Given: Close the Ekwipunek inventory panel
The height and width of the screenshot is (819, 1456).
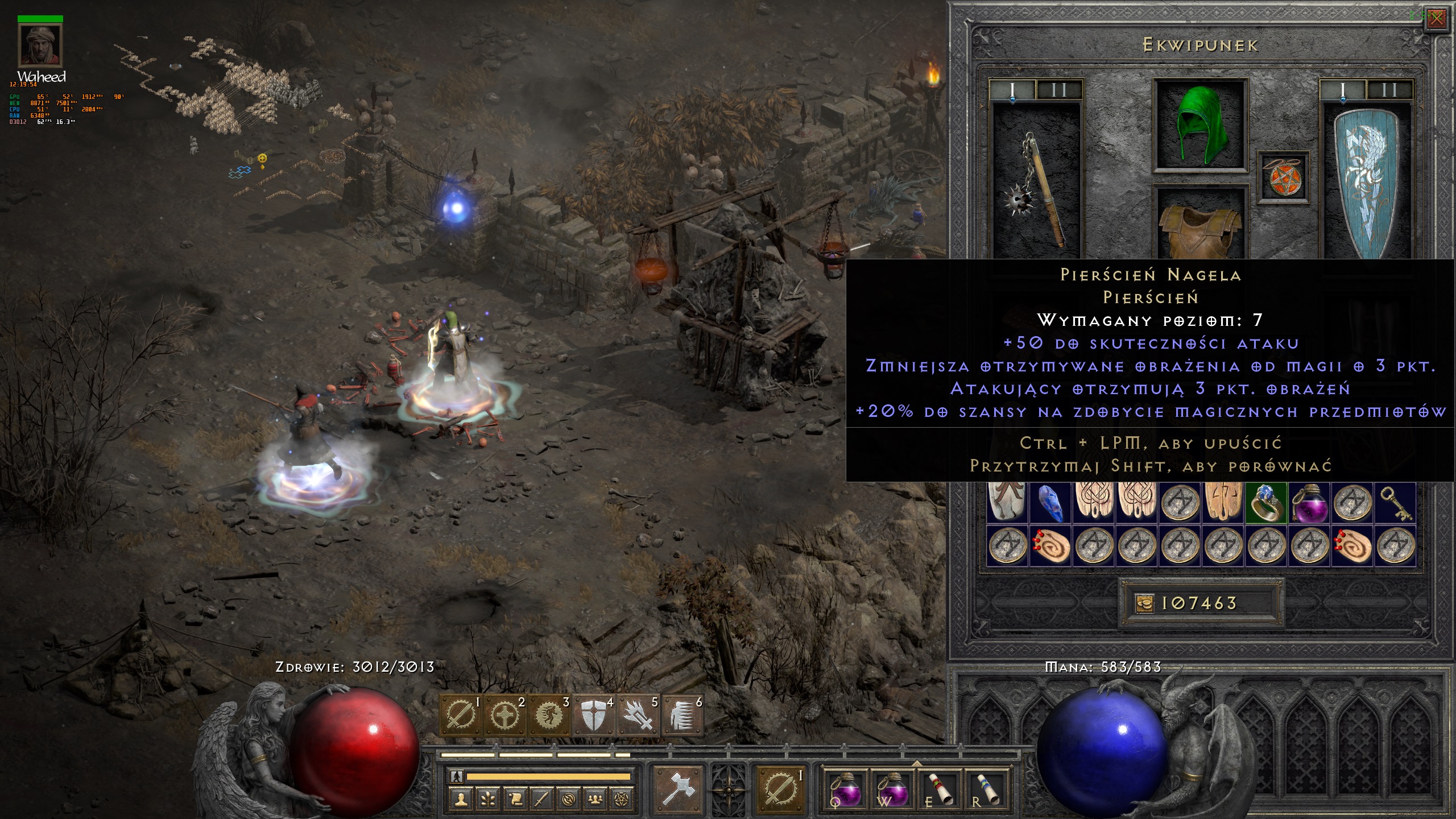Looking at the screenshot, I should coord(1437,19).
